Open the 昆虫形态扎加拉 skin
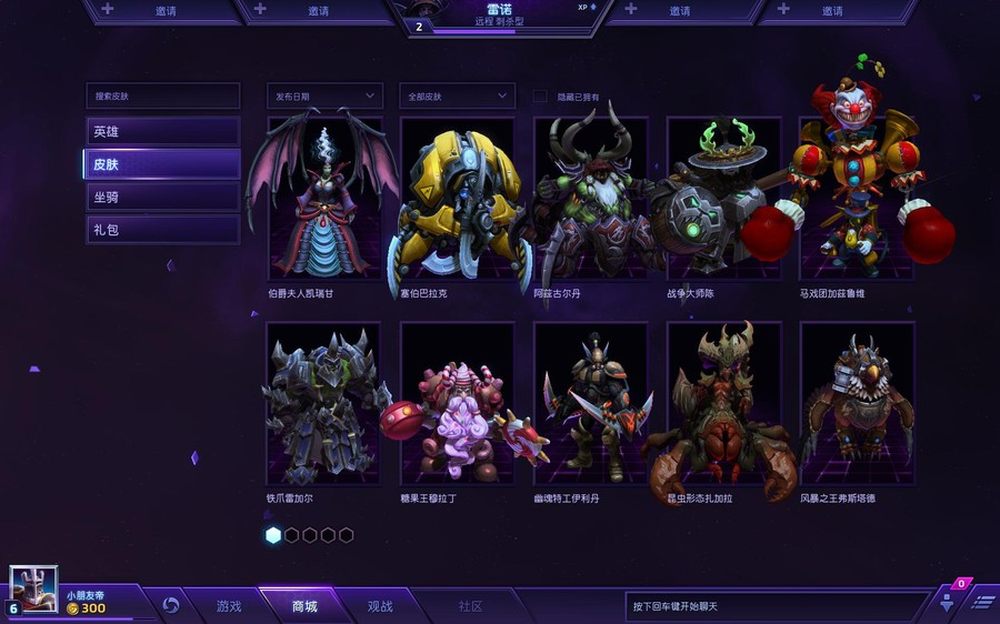 pos(723,404)
